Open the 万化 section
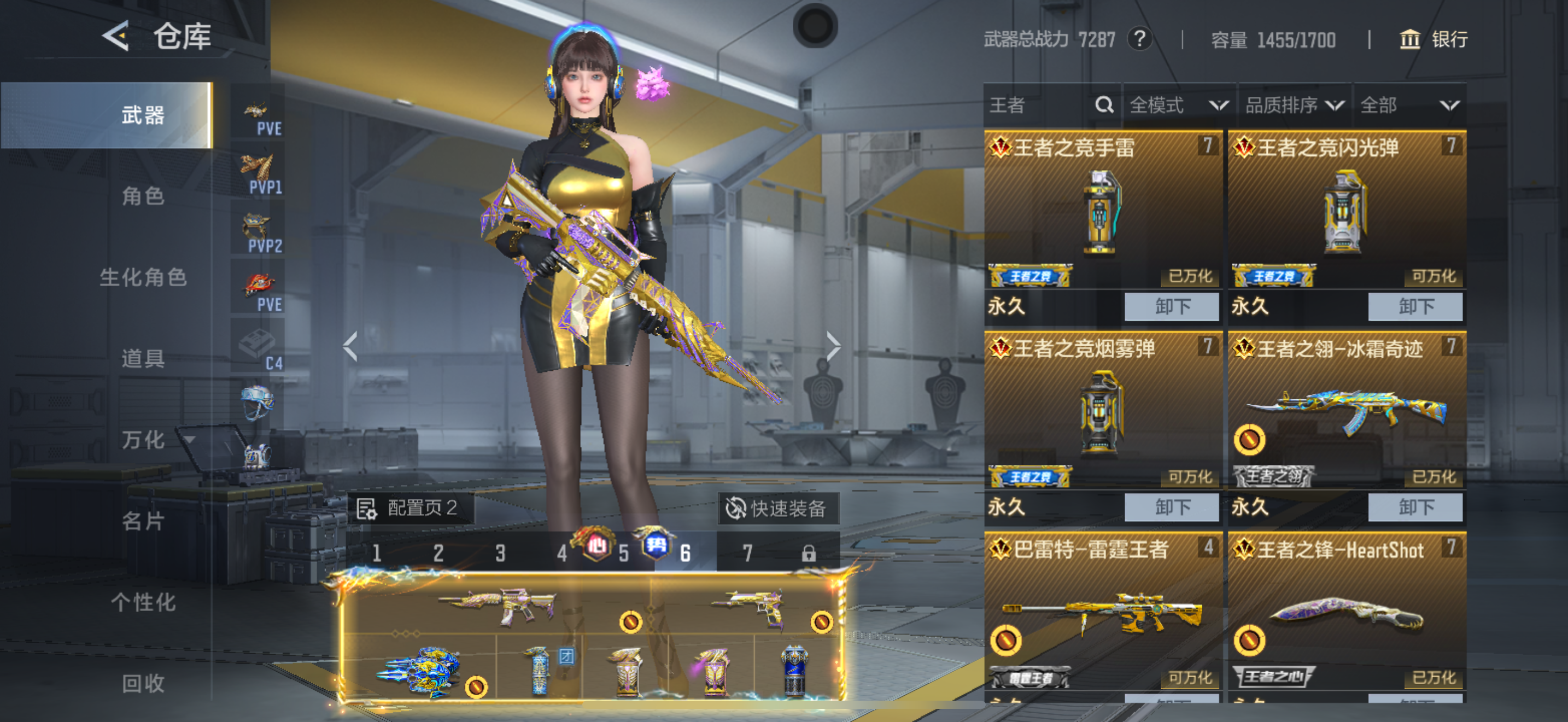Image resolution: width=1568 pixels, height=722 pixels. click(x=143, y=440)
